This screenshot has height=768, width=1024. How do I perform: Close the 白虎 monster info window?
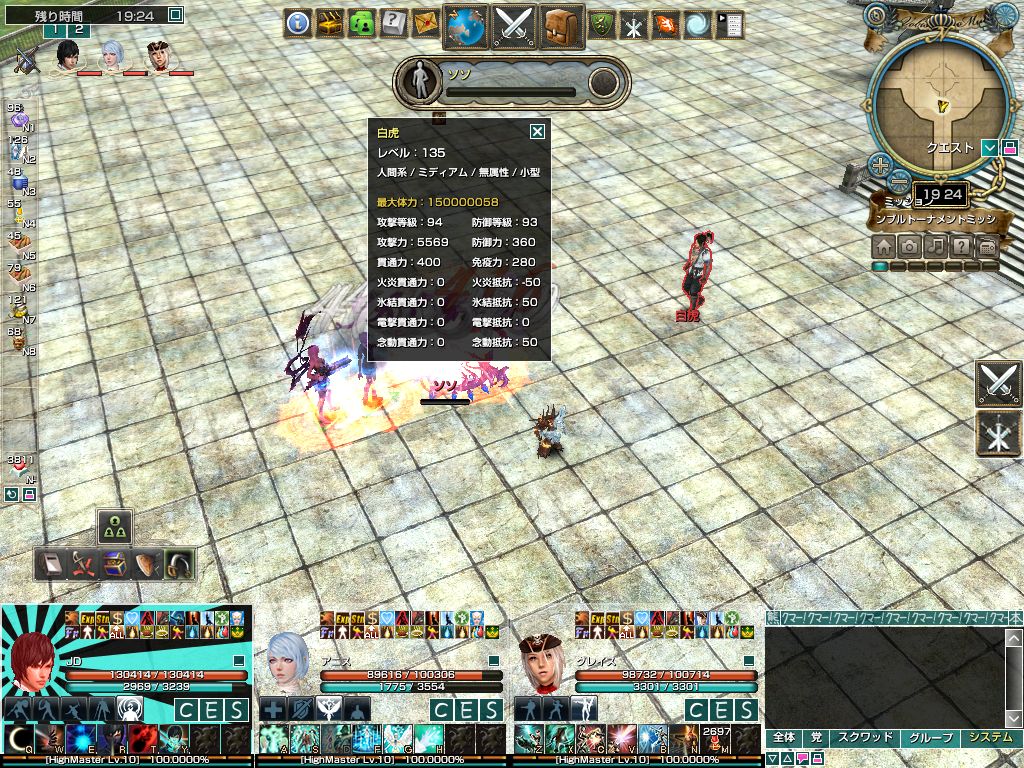(x=537, y=131)
